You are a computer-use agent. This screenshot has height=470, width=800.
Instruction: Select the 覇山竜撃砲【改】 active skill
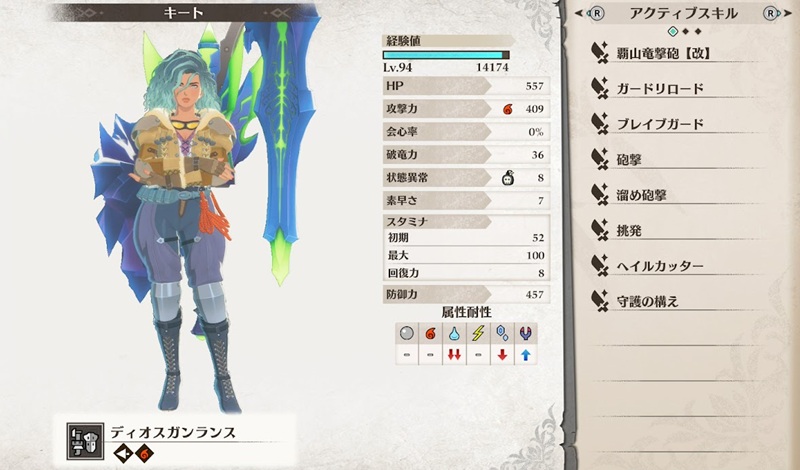[x=670, y=53]
